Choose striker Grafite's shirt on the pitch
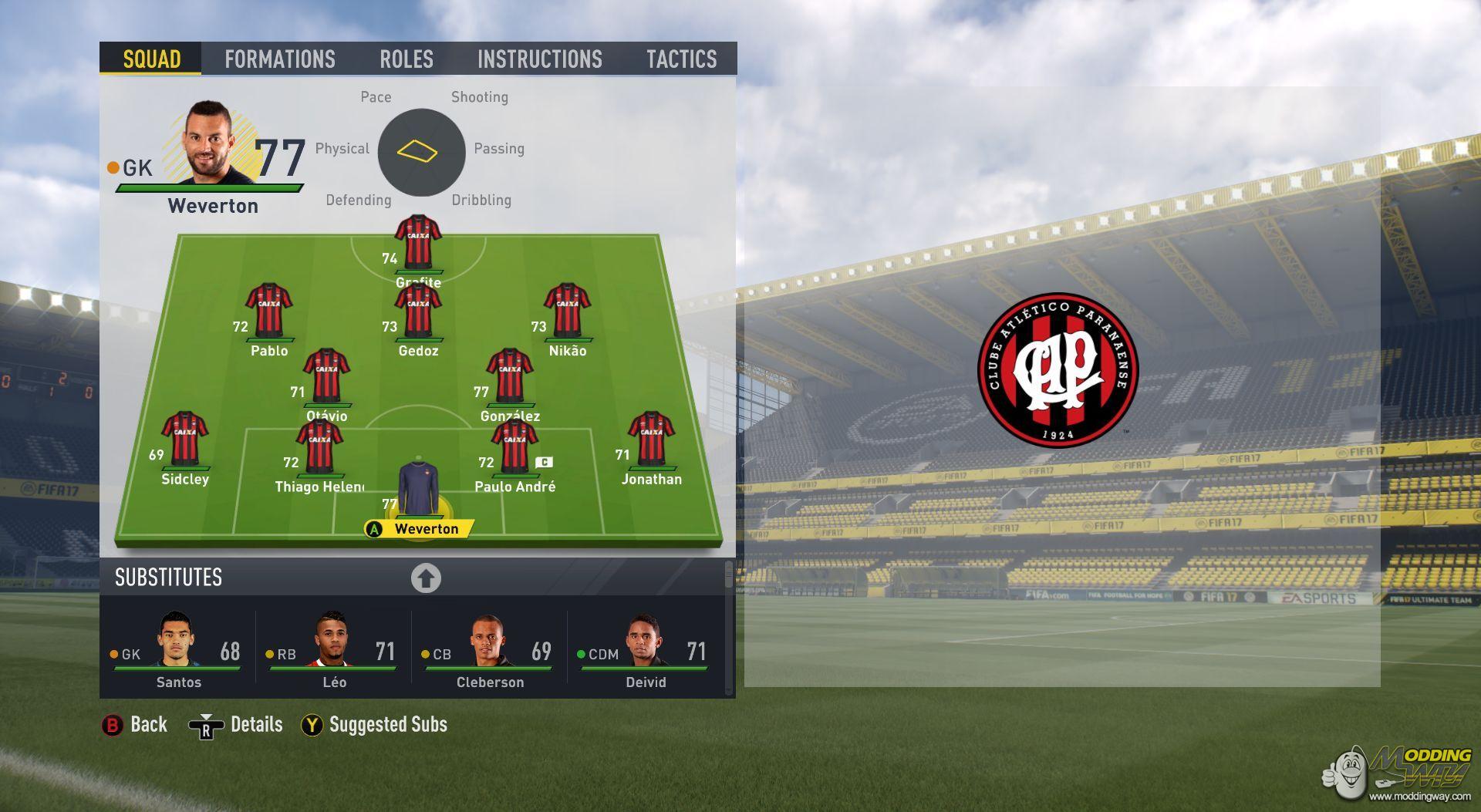The width and height of the screenshot is (1481, 812). tap(418, 242)
